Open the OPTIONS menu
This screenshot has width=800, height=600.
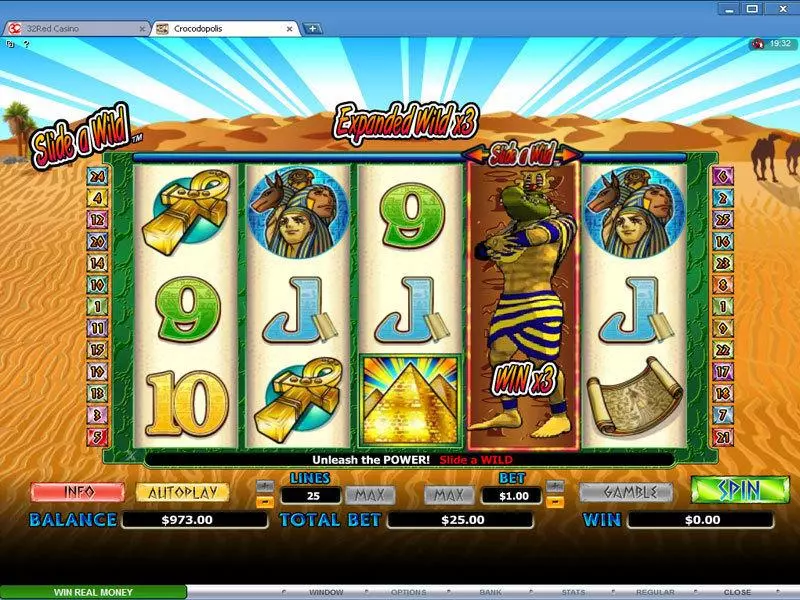coord(408,592)
